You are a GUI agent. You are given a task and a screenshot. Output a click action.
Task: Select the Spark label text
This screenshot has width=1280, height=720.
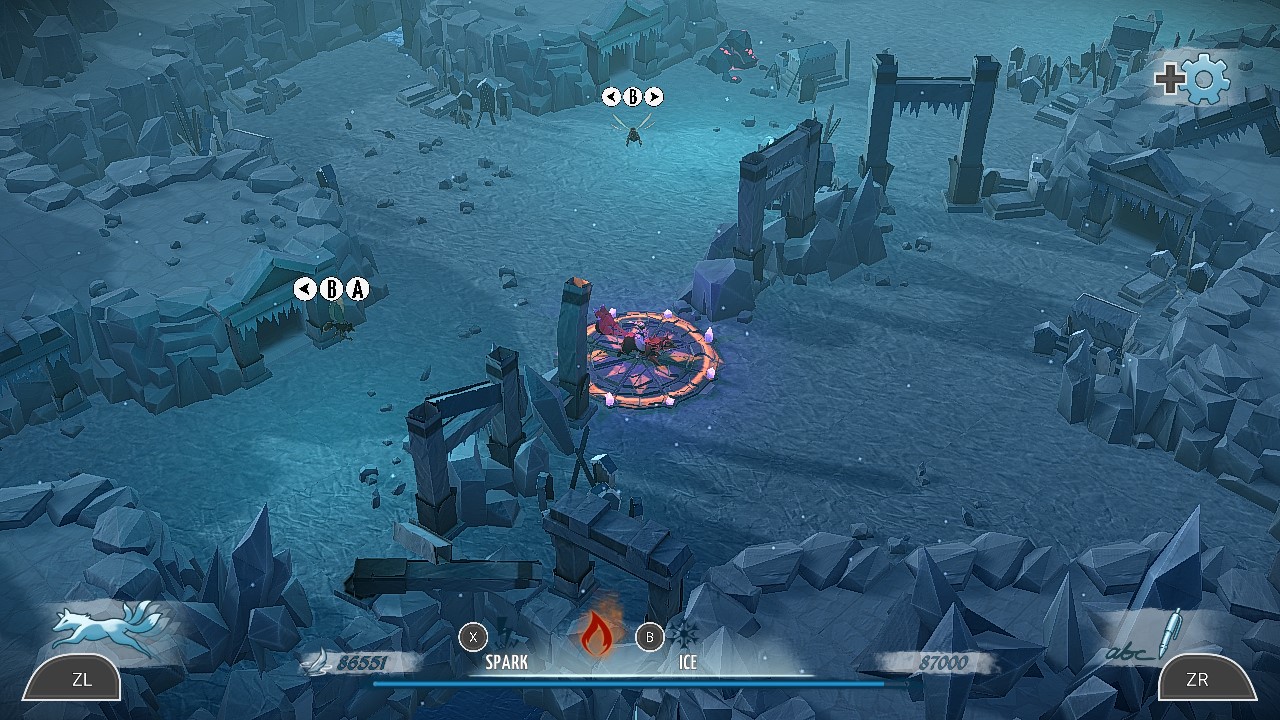coord(505,662)
